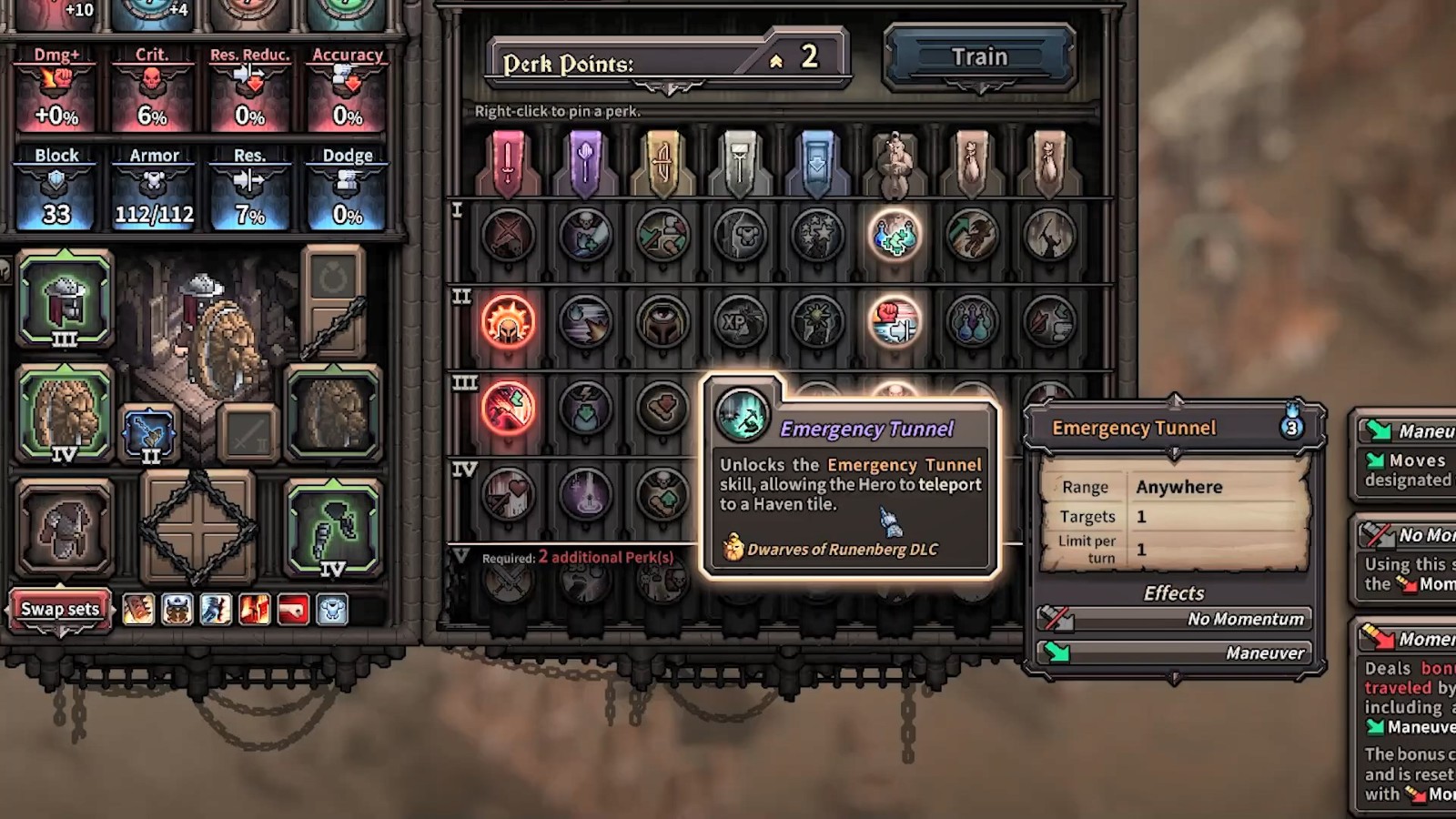Click the Train button
Viewport: 1456px width, 819px height.
point(979,57)
